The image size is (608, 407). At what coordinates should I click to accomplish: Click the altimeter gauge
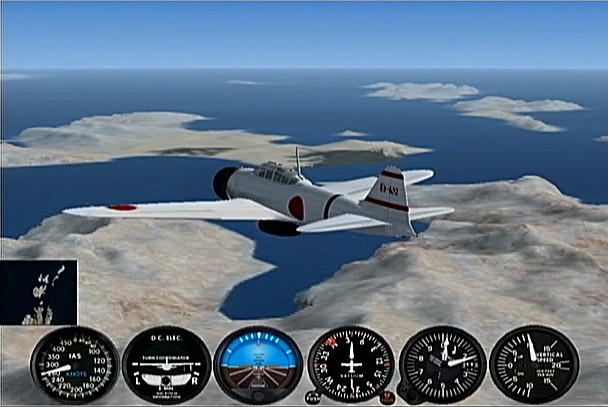[442, 364]
